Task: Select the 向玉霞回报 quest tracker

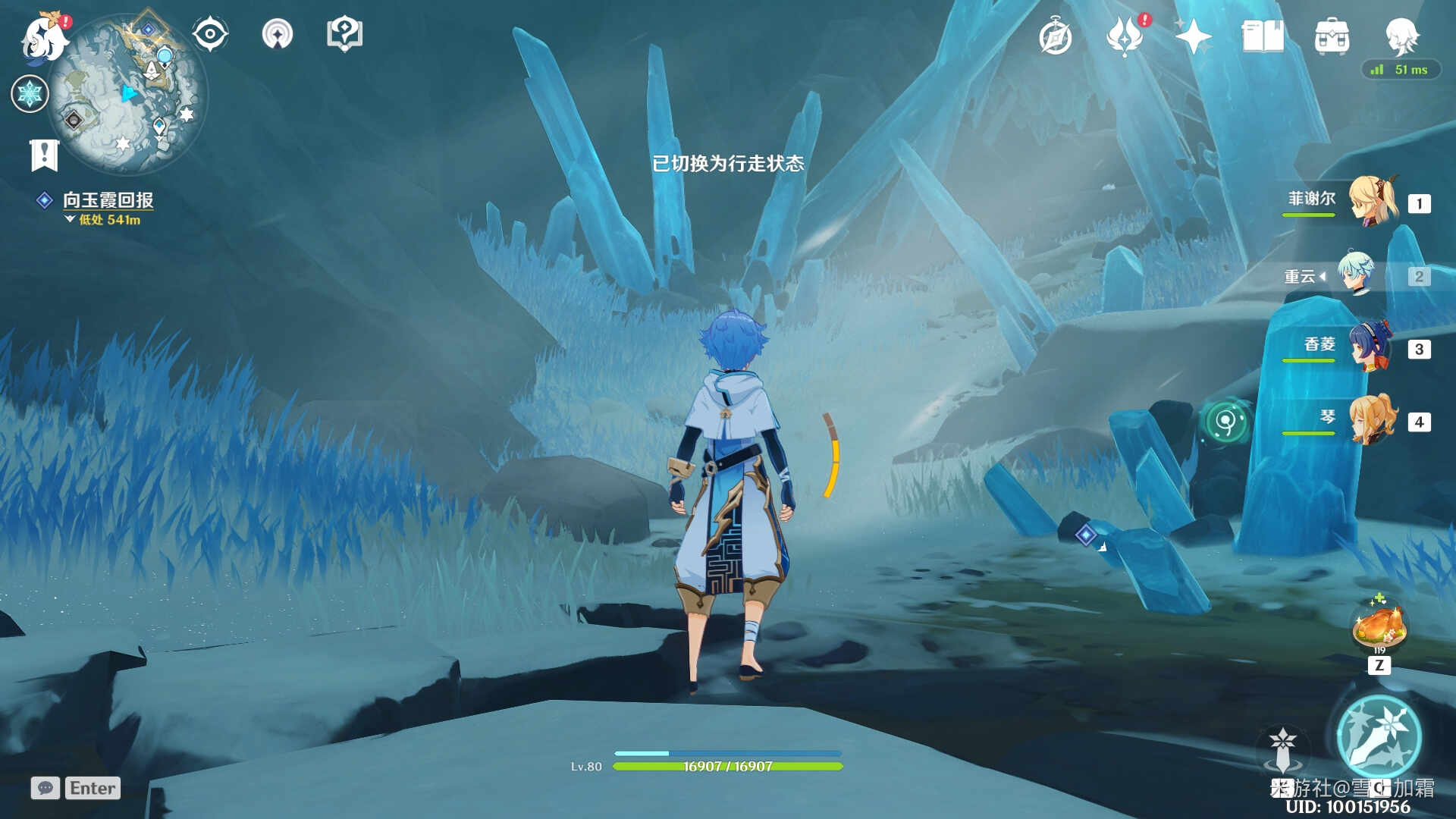Action: click(x=108, y=200)
